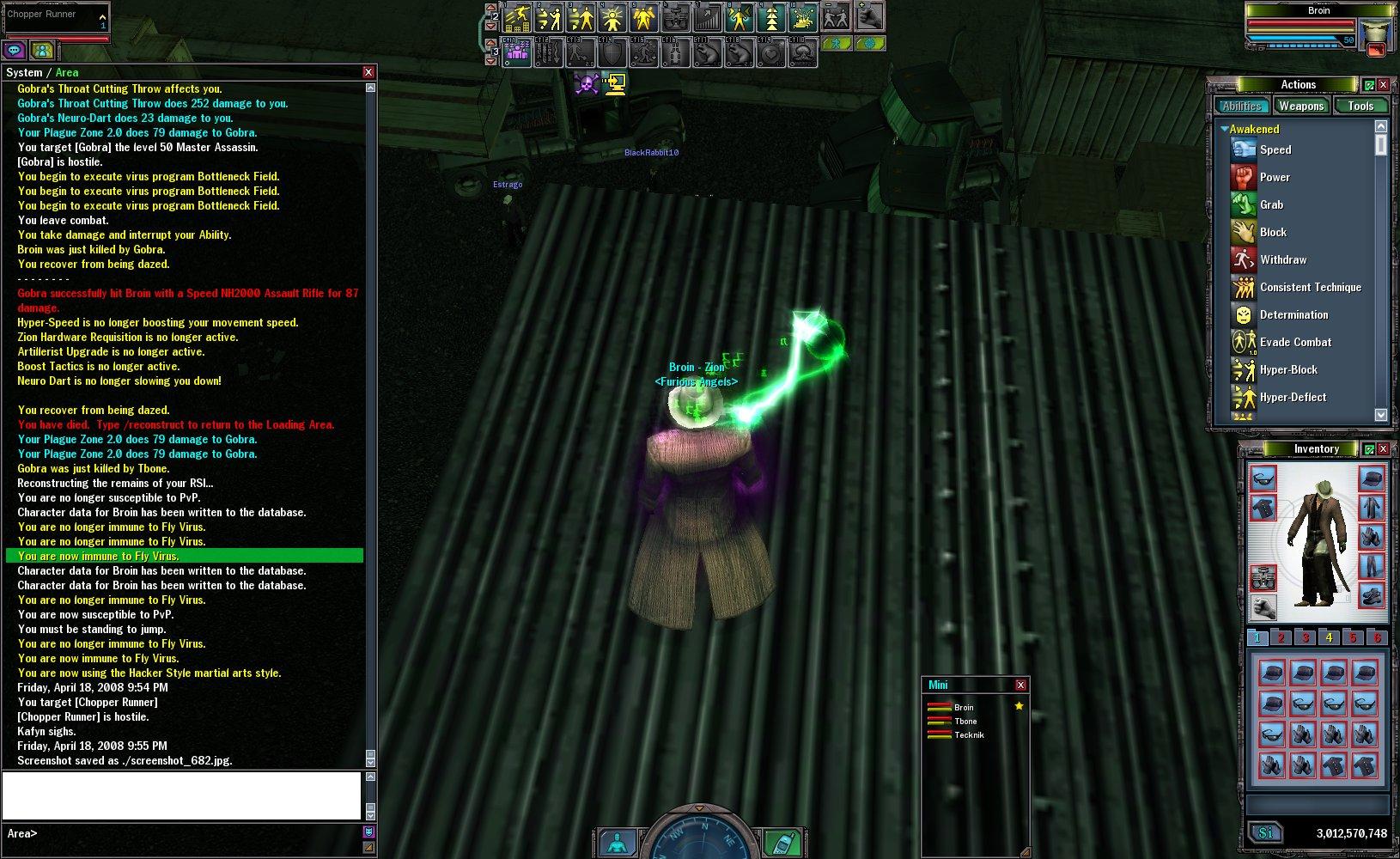Use the Withdraw ability

click(1282, 259)
